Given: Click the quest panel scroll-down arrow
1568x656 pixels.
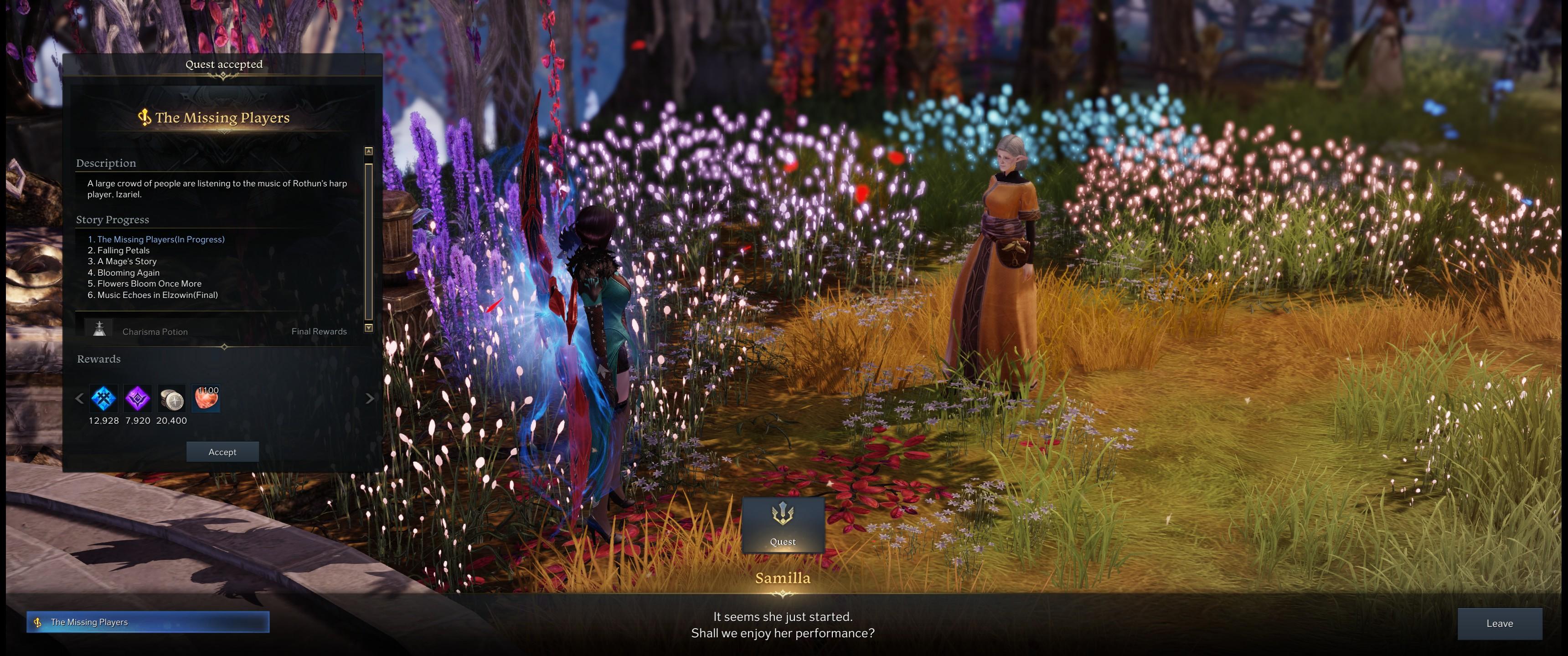Looking at the screenshot, I should 368,328.
